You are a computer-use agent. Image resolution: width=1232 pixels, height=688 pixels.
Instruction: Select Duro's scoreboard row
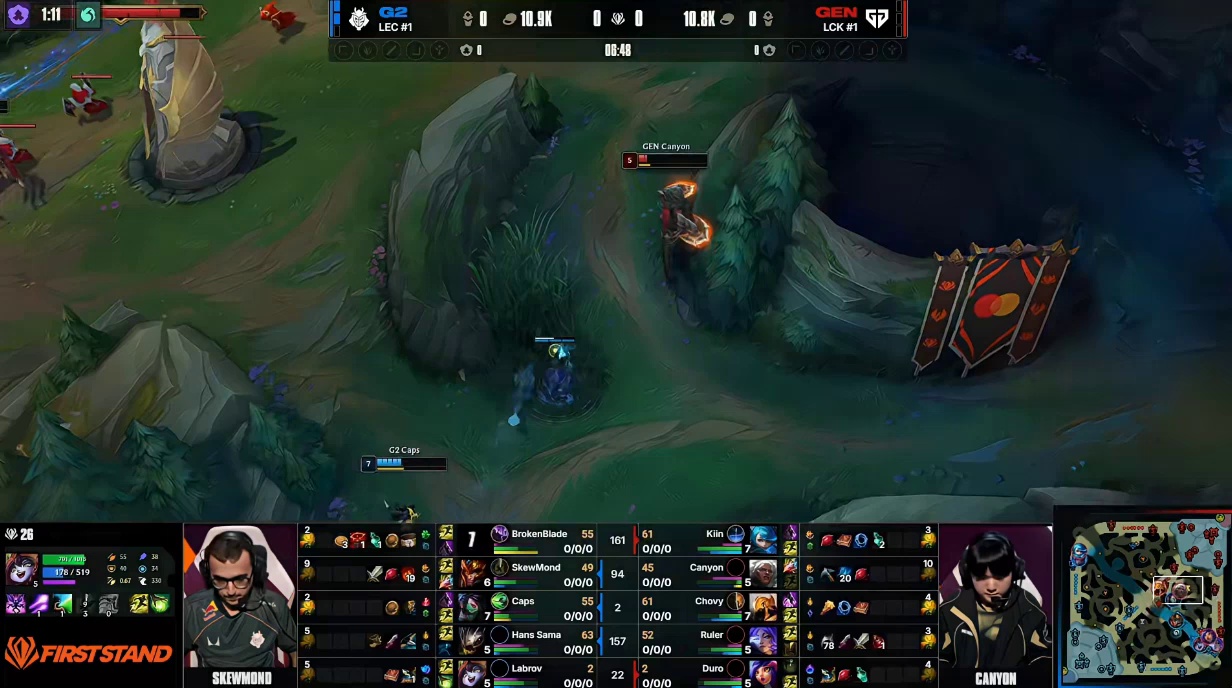(x=700, y=673)
